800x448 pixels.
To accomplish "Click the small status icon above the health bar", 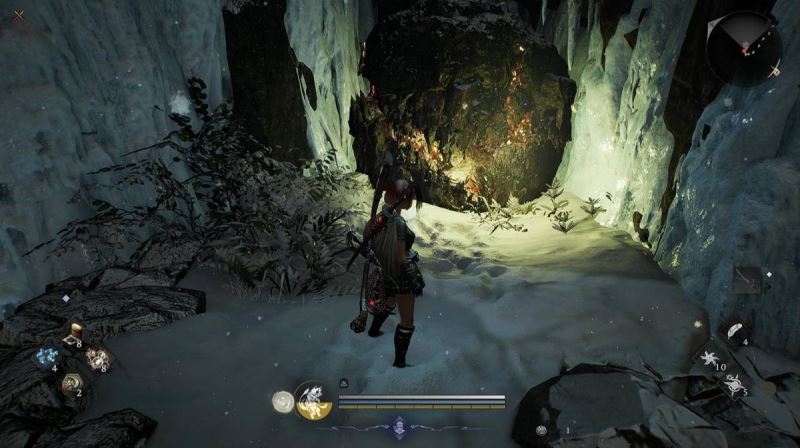I will (343, 383).
